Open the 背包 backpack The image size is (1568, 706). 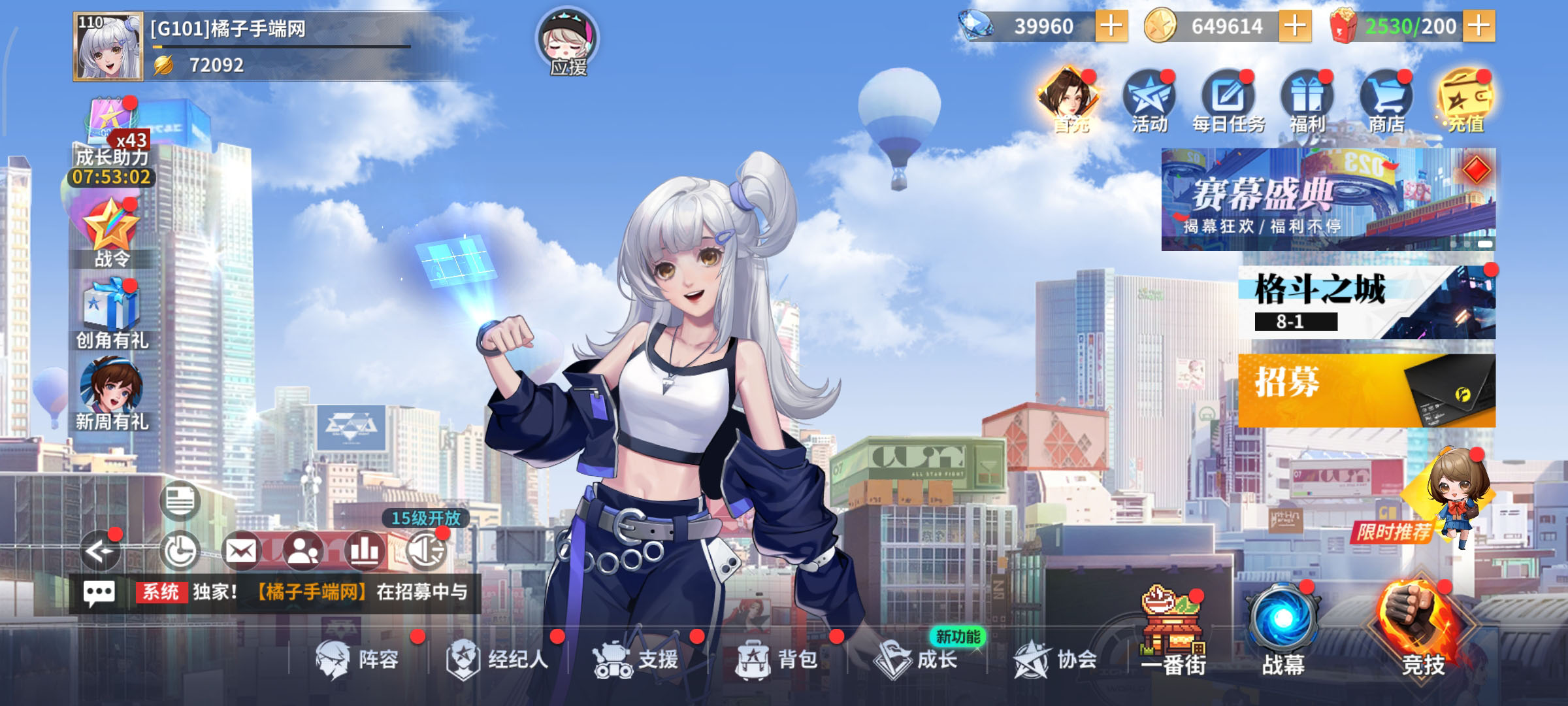[777, 659]
